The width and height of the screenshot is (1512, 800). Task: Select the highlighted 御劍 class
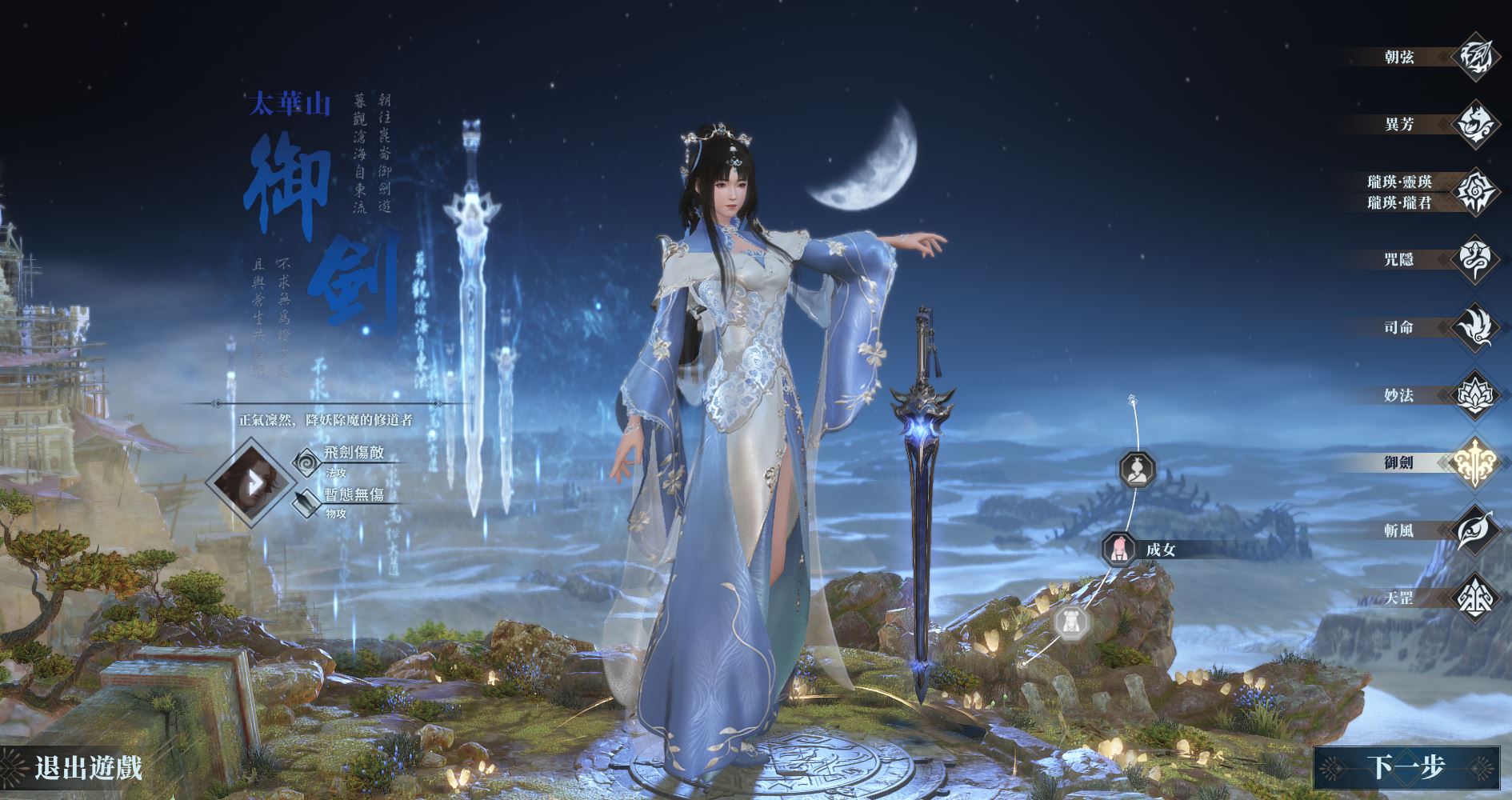pyautogui.click(x=1474, y=462)
